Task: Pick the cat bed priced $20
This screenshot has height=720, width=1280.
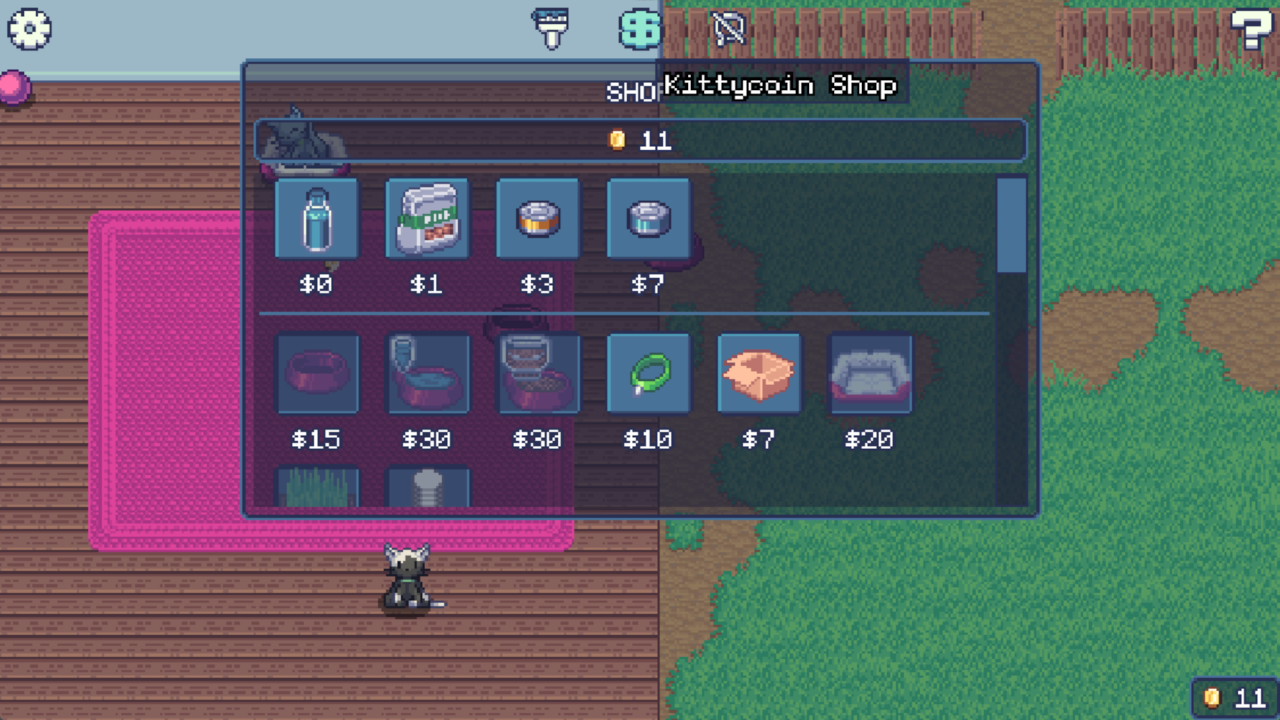Action: (868, 373)
